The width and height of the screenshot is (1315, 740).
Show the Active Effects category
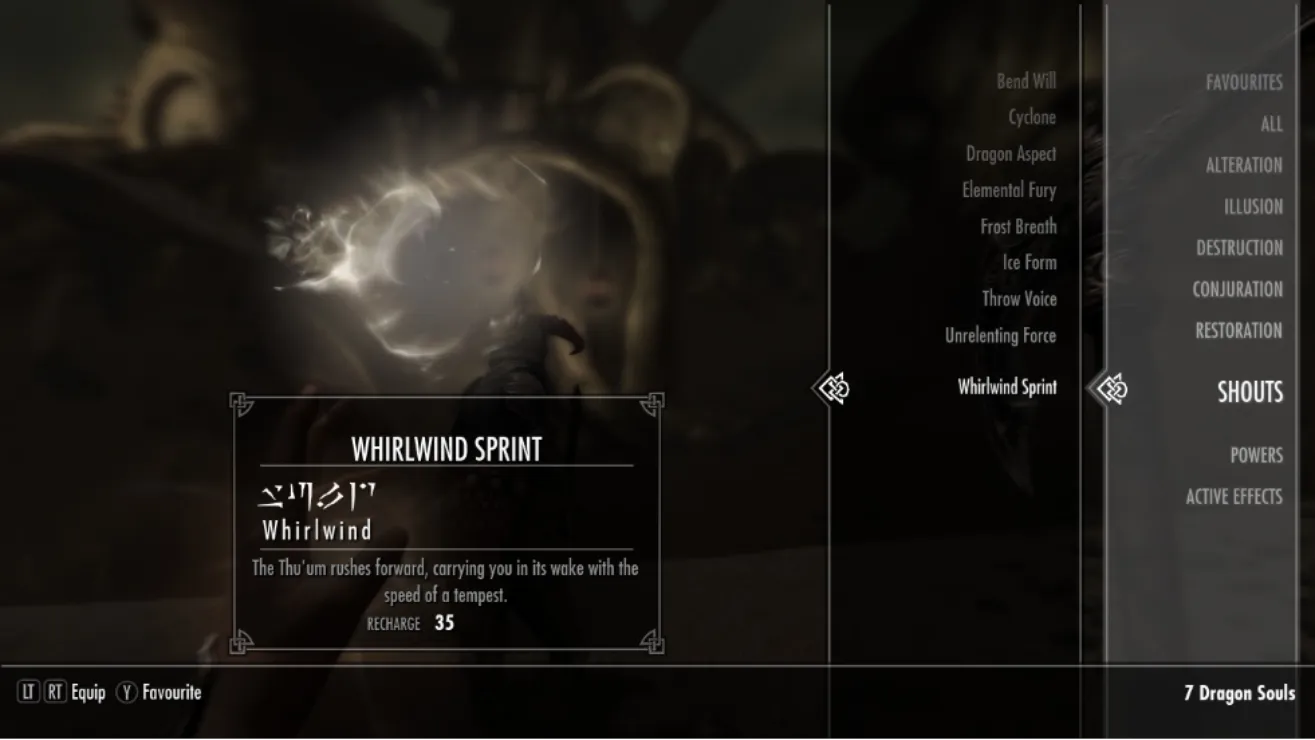(x=1233, y=496)
